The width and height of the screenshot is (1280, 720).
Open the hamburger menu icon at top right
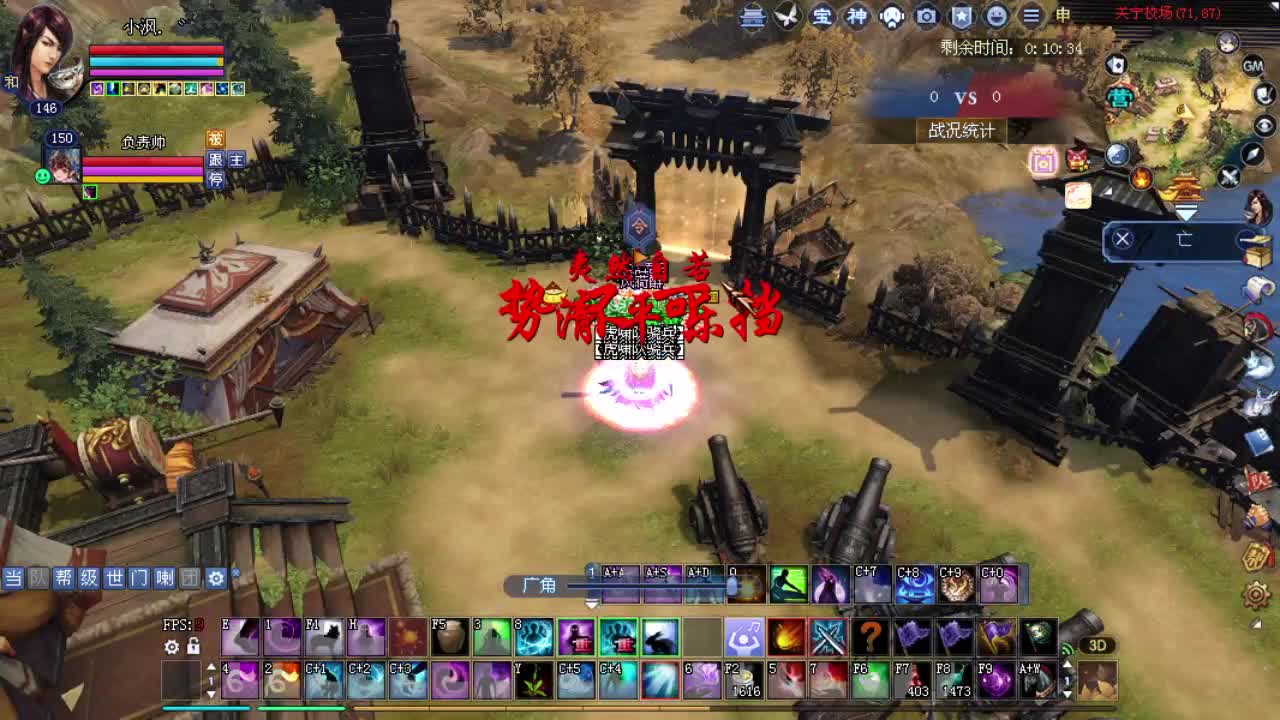[x=1031, y=17]
